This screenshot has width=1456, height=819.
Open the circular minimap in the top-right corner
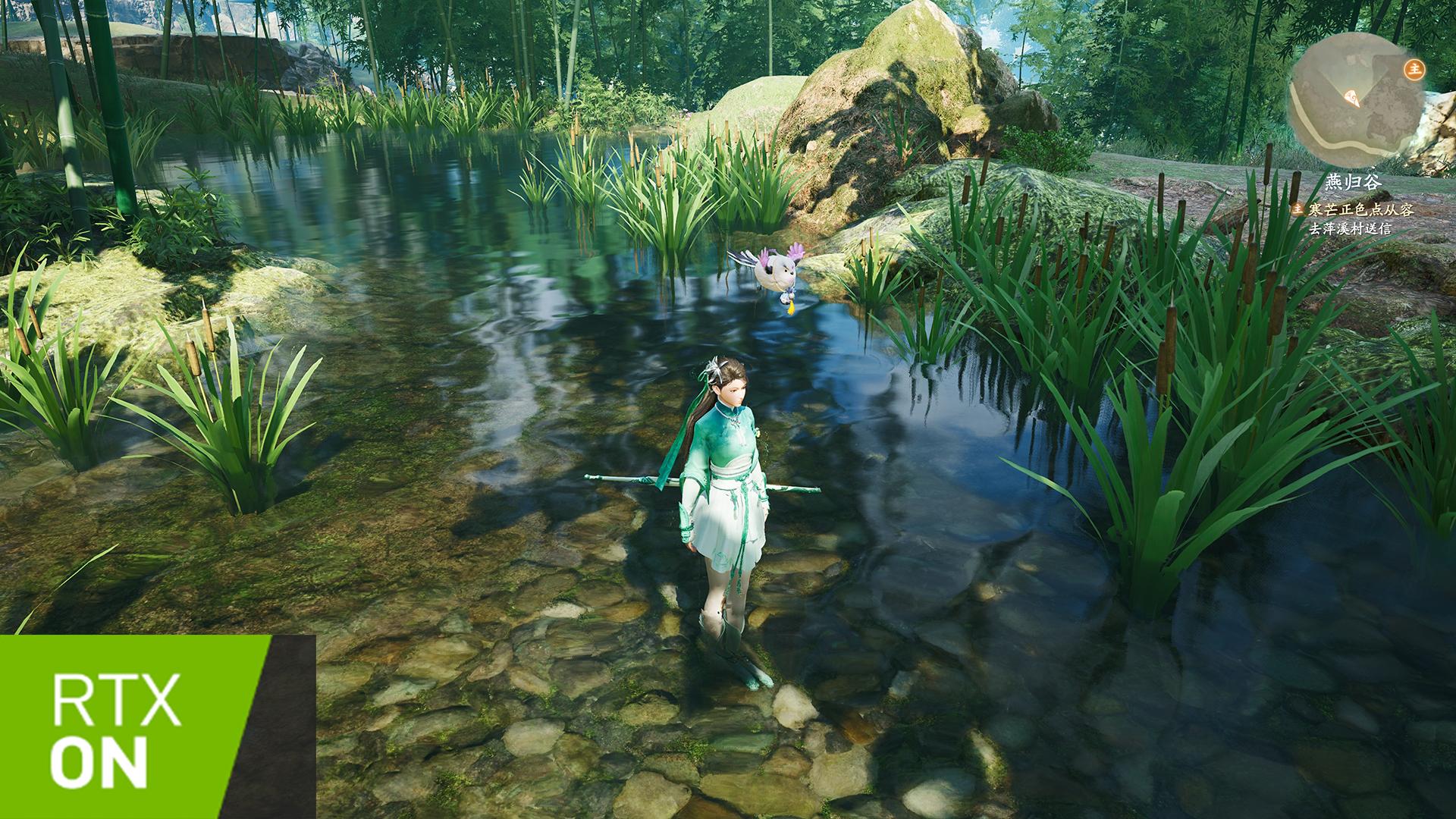[1357, 102]
